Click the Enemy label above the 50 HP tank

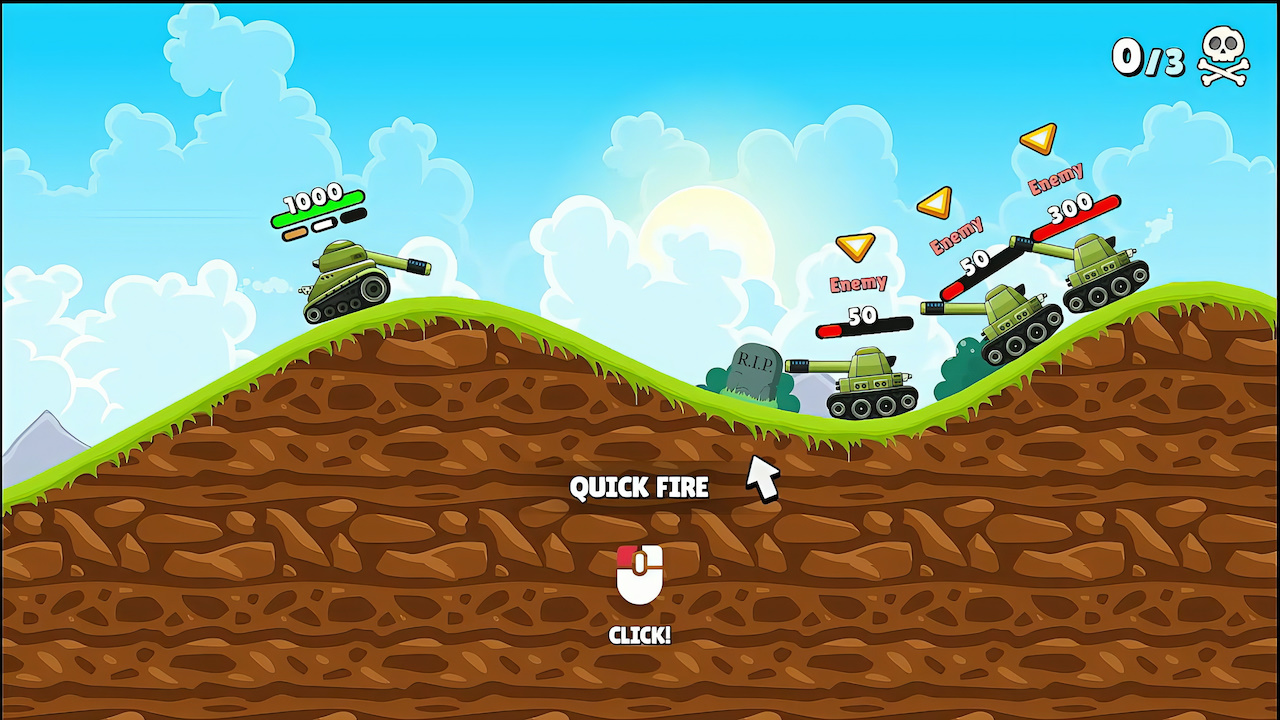pos(957,235)
